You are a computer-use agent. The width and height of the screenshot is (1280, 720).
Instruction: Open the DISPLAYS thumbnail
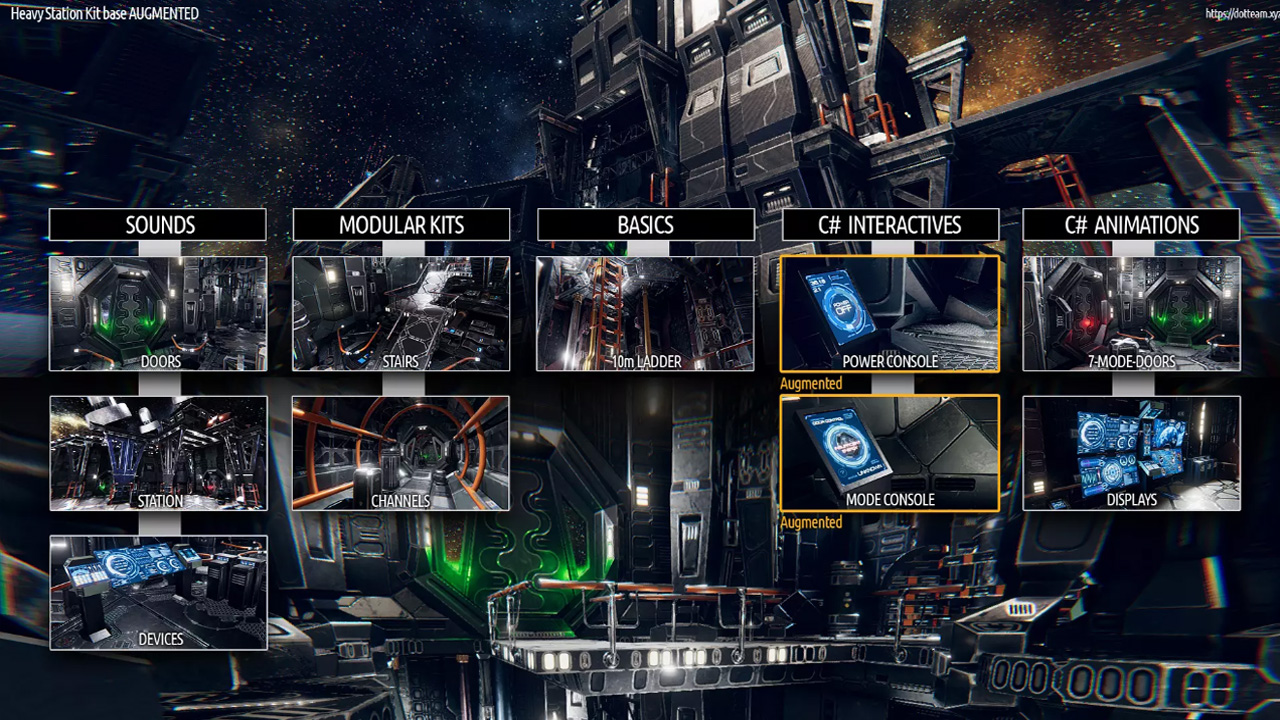pos(1131,453)
